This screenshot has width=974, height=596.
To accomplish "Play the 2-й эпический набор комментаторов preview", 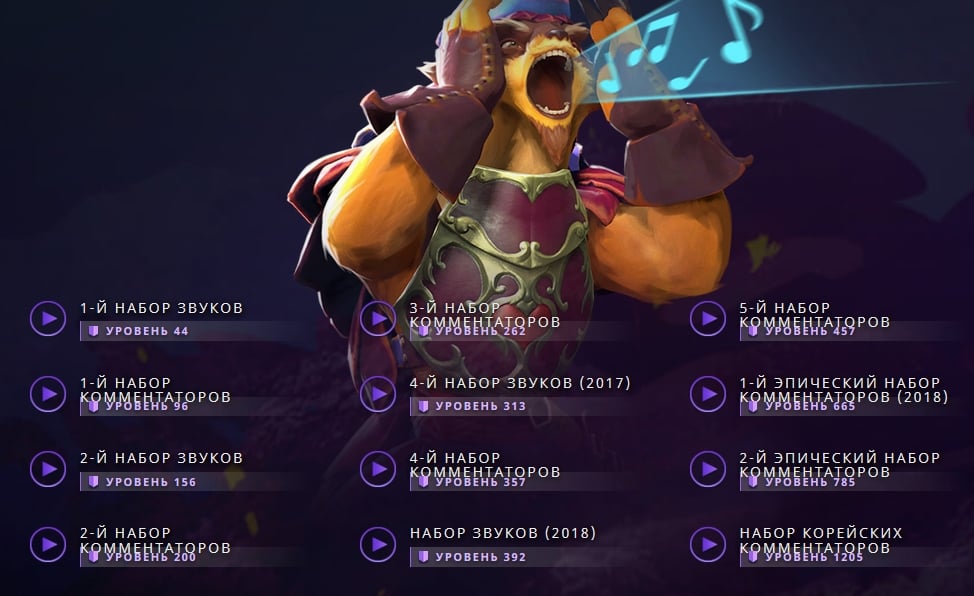I will (708, 468).
